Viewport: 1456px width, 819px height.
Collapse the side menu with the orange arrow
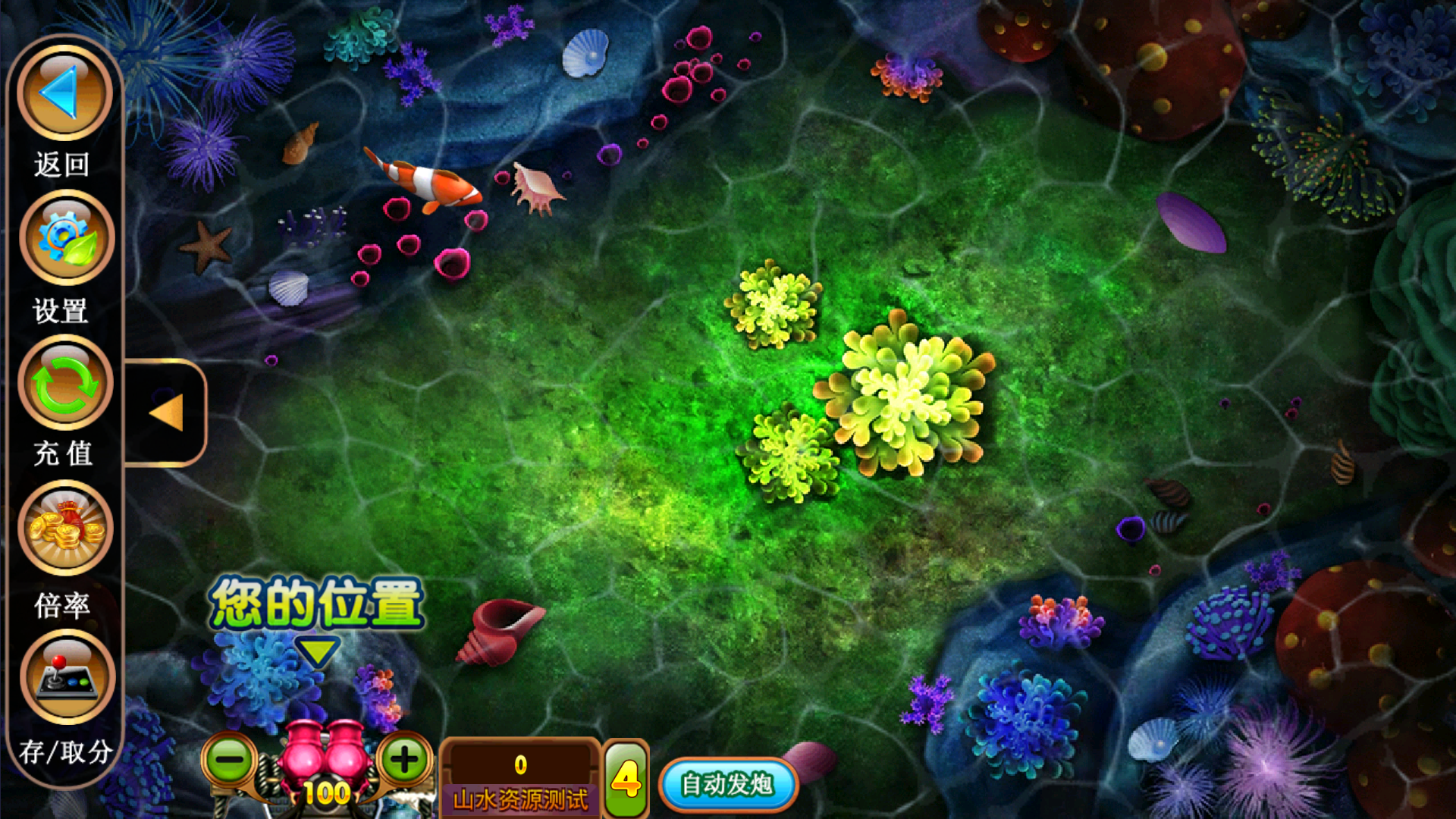pyautogui.click(x=166, y=413)
